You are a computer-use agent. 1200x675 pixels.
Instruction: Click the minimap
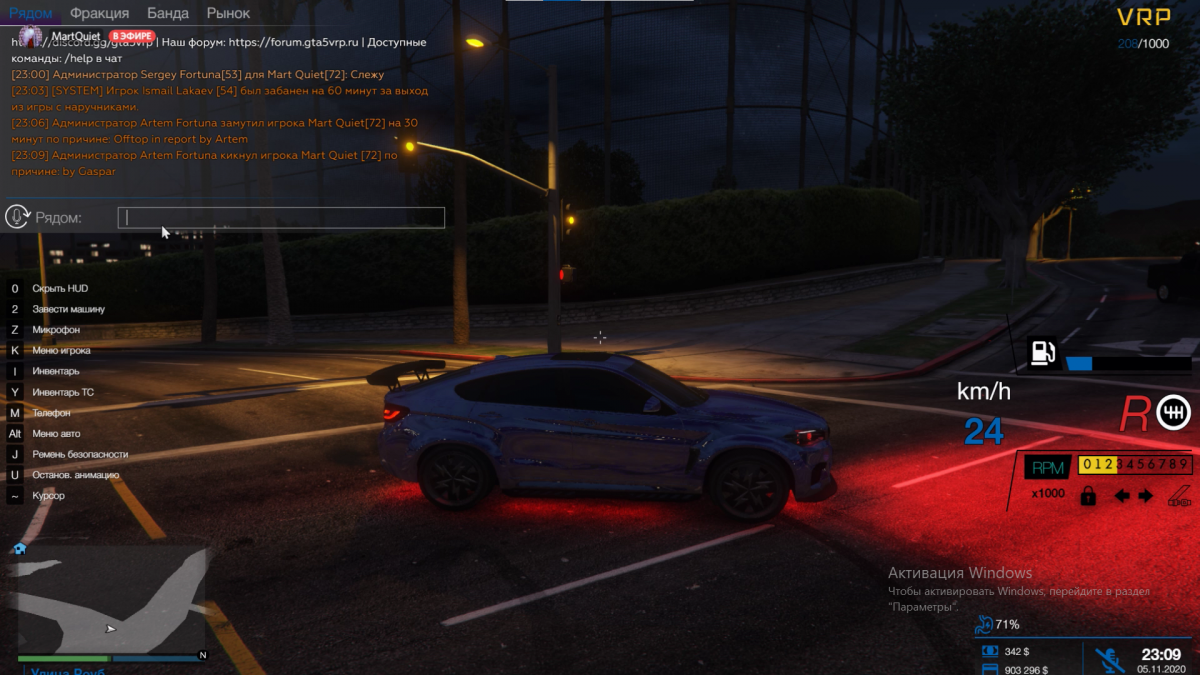pyautogui.click(x=108, y=599)
